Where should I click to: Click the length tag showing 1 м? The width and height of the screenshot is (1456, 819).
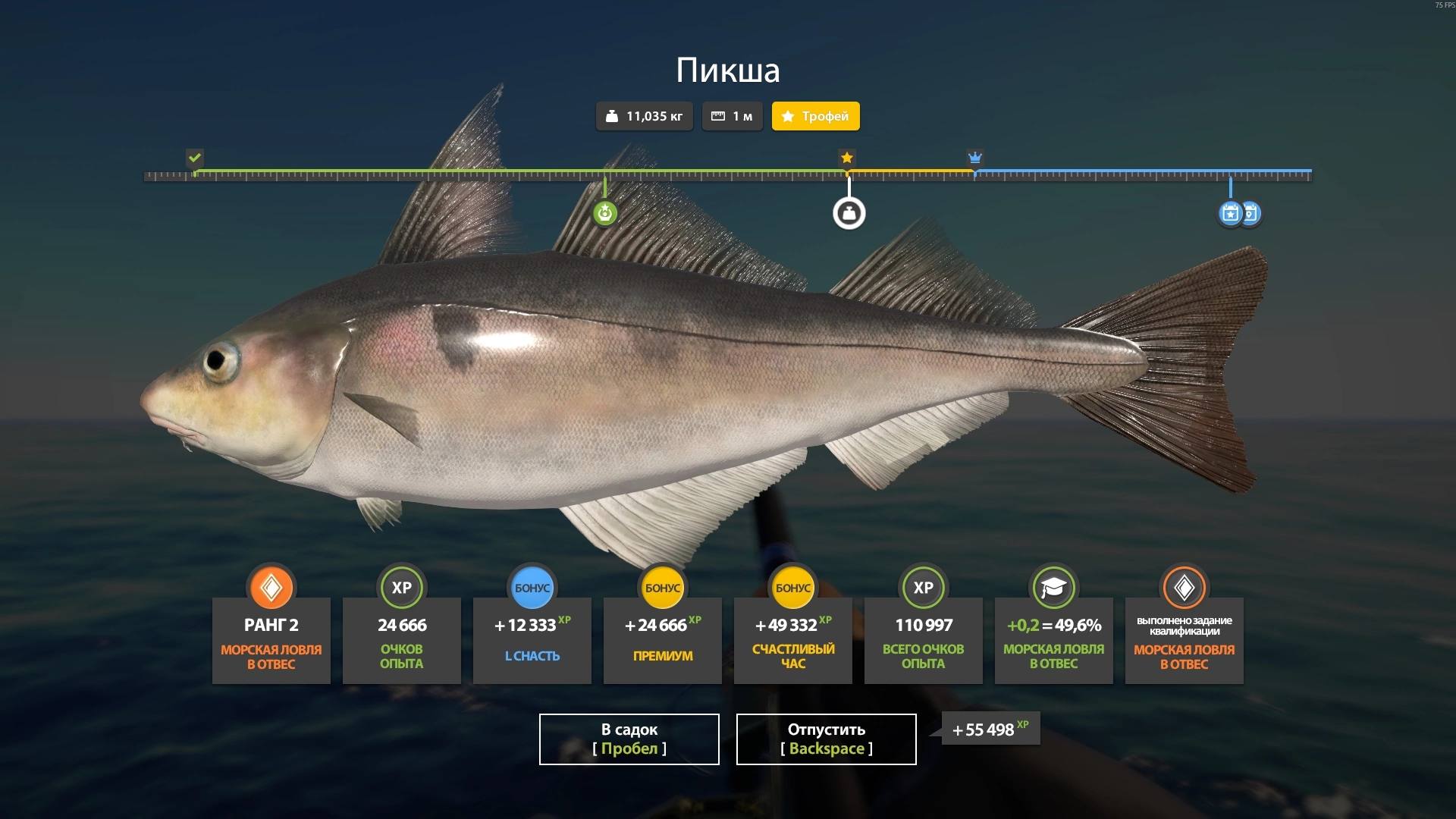point(732,116)
